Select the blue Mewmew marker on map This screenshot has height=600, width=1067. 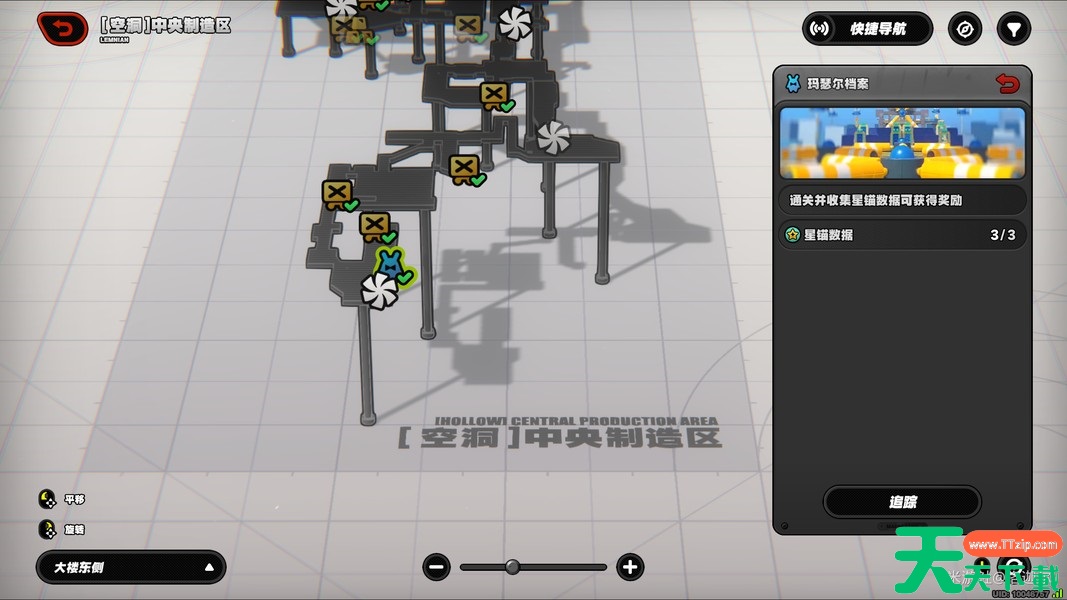(x=389, y=265)
